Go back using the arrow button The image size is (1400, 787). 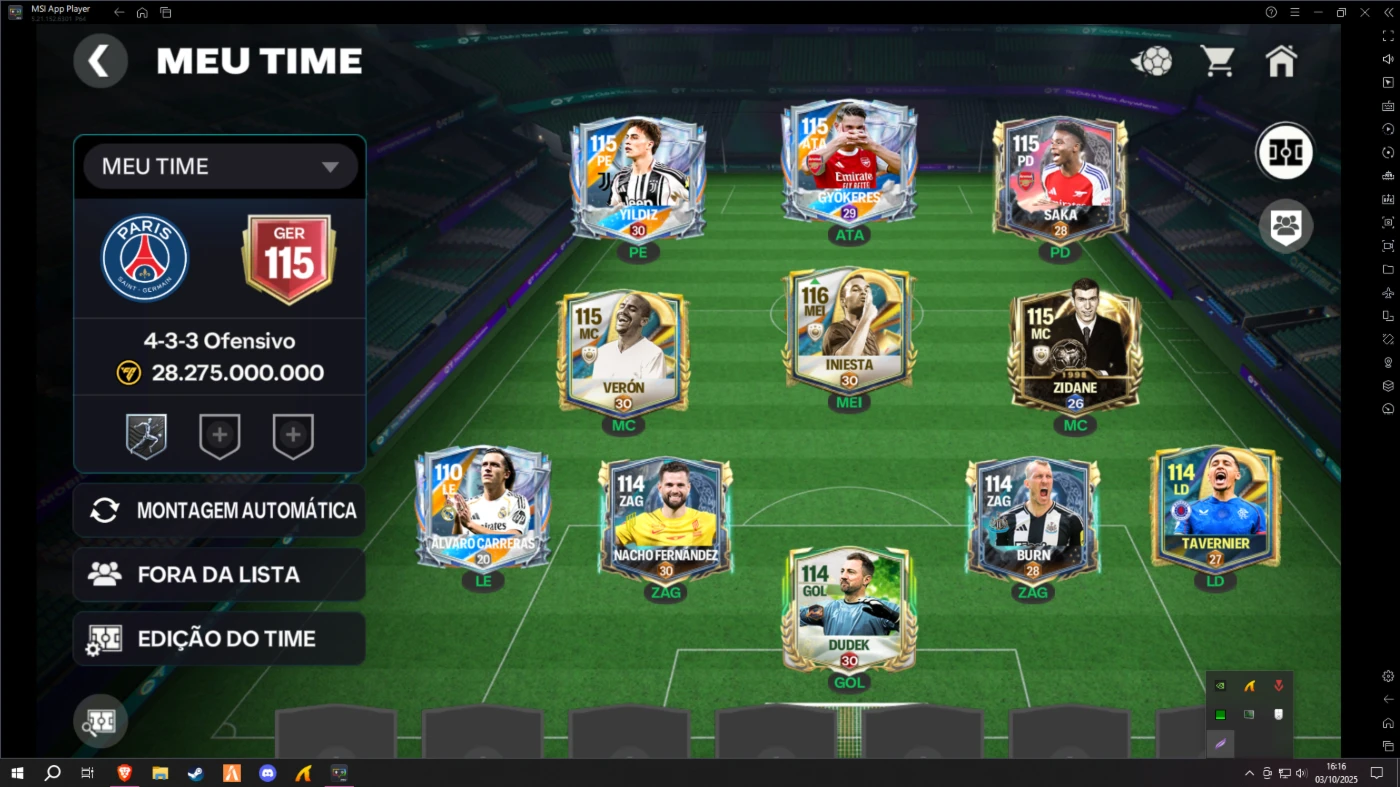[x=100, y=61]
